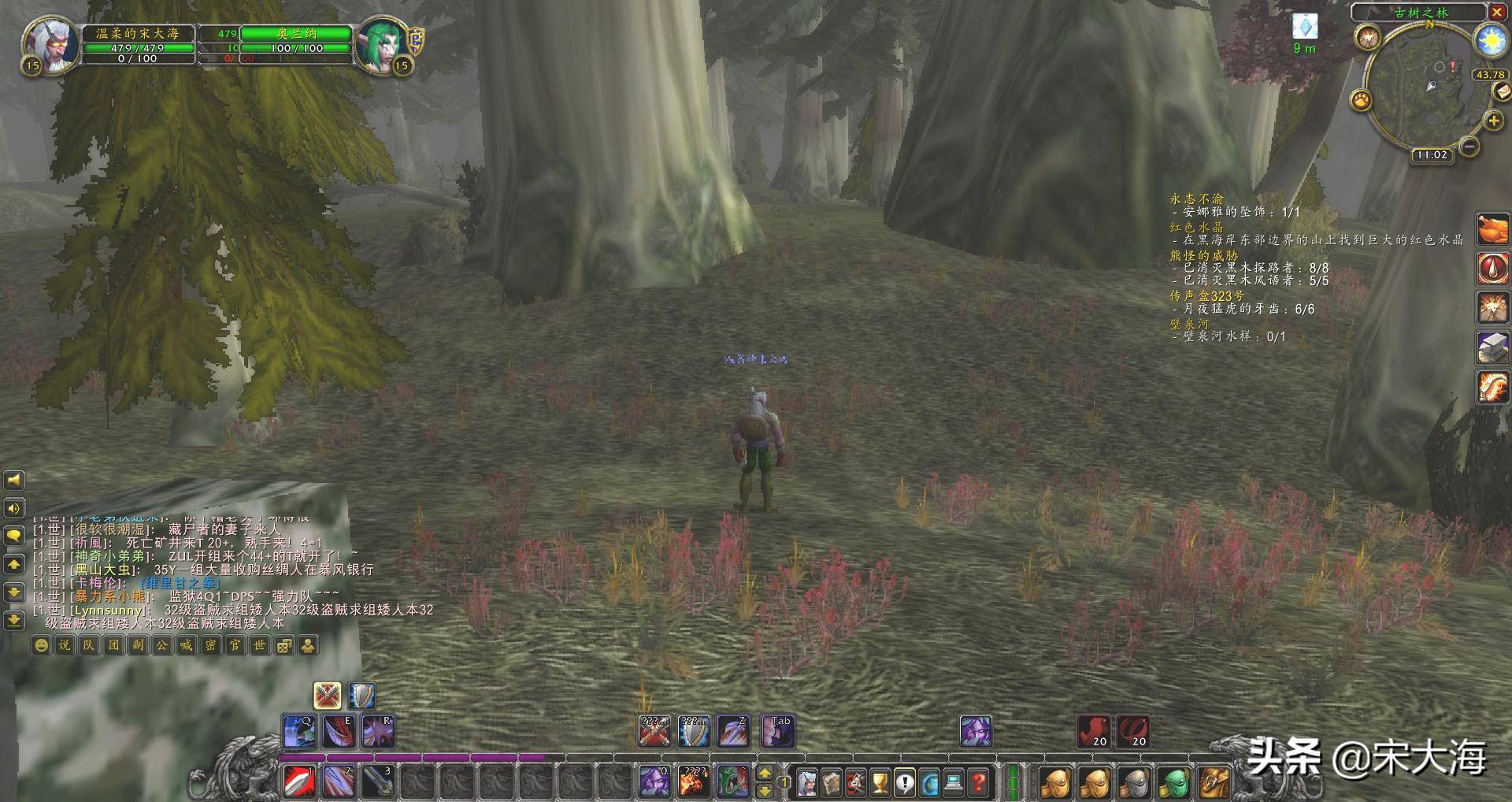Zoom out the minimap with minus button
The height and width of the screenshot is (802, 1512).
[1469, 146]
